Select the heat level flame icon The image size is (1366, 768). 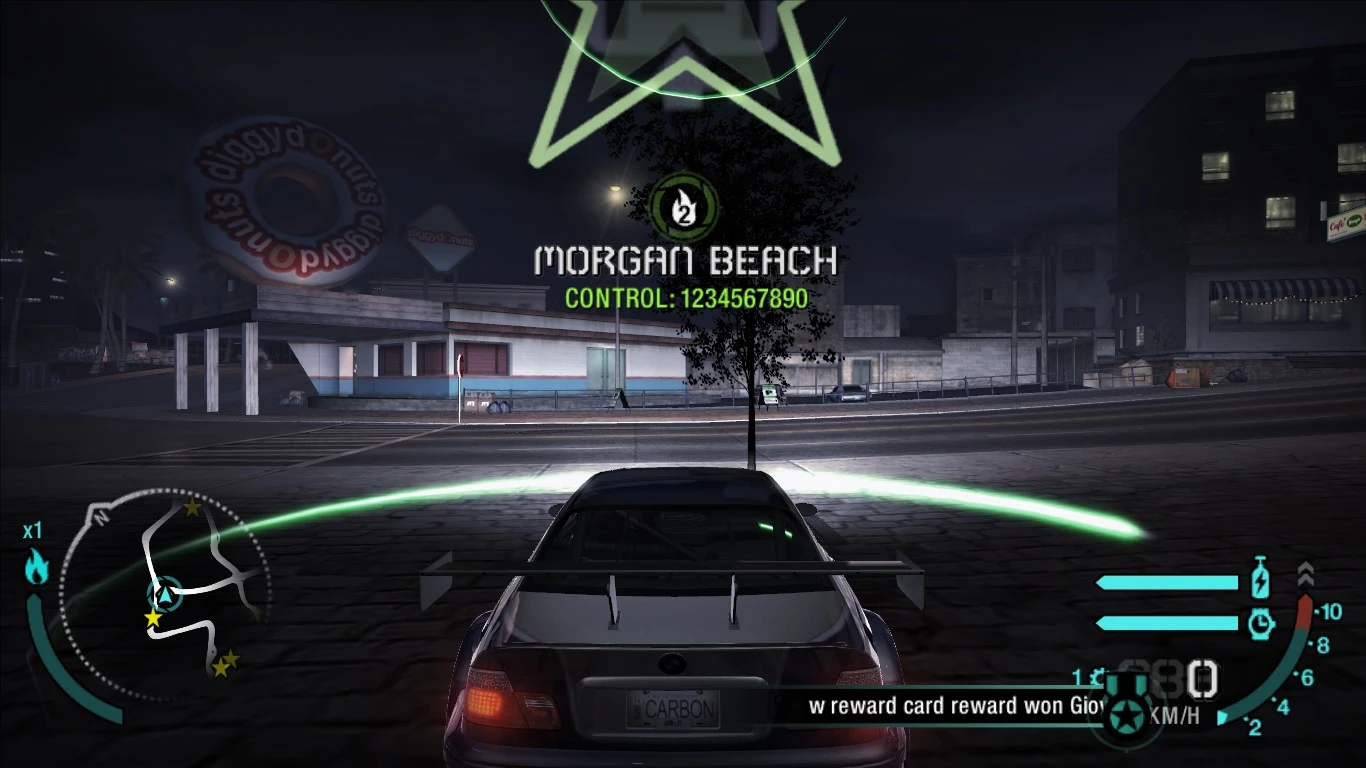click(x=37, y=565)
